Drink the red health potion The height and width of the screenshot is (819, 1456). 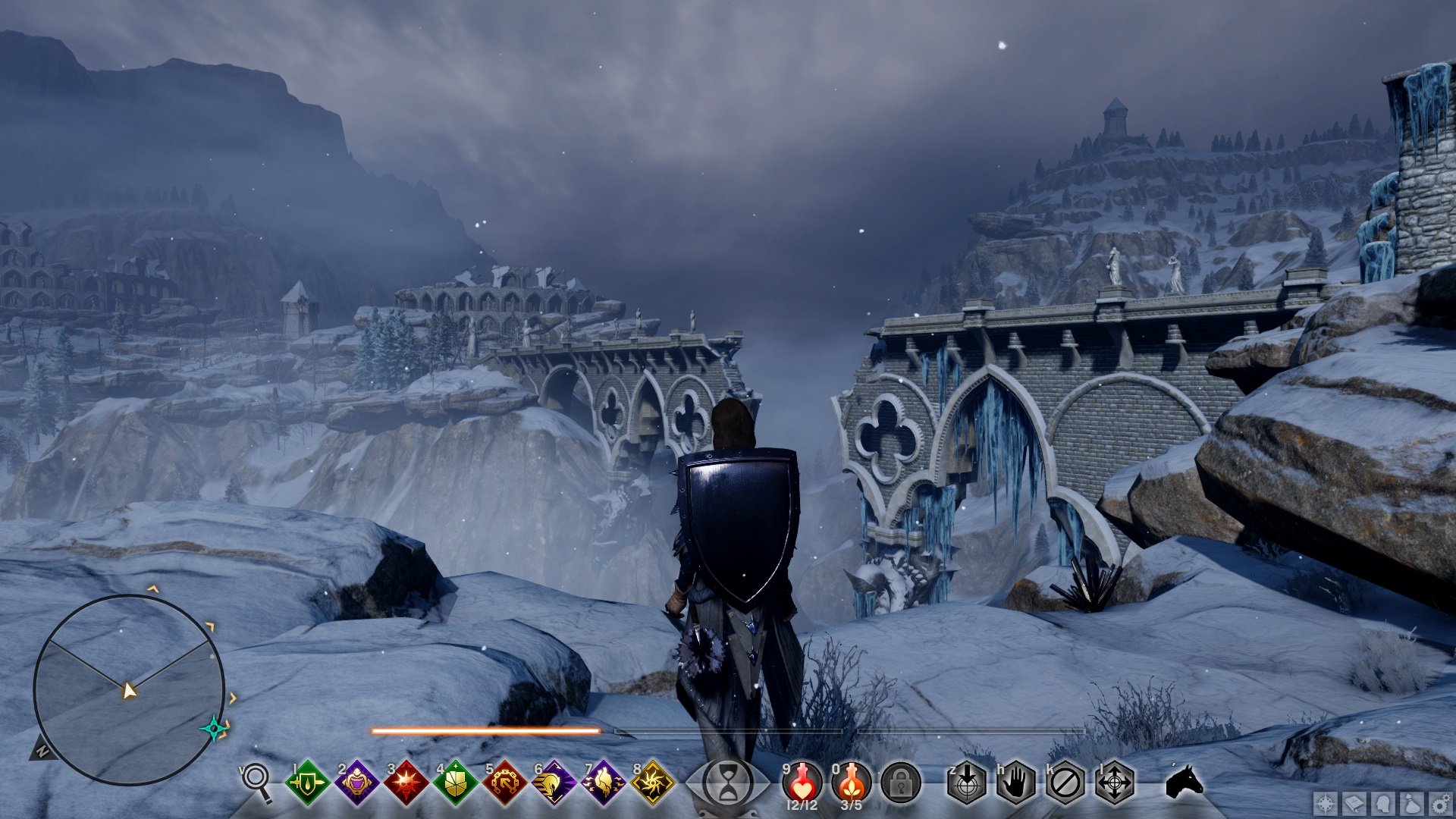pos(802,783)
